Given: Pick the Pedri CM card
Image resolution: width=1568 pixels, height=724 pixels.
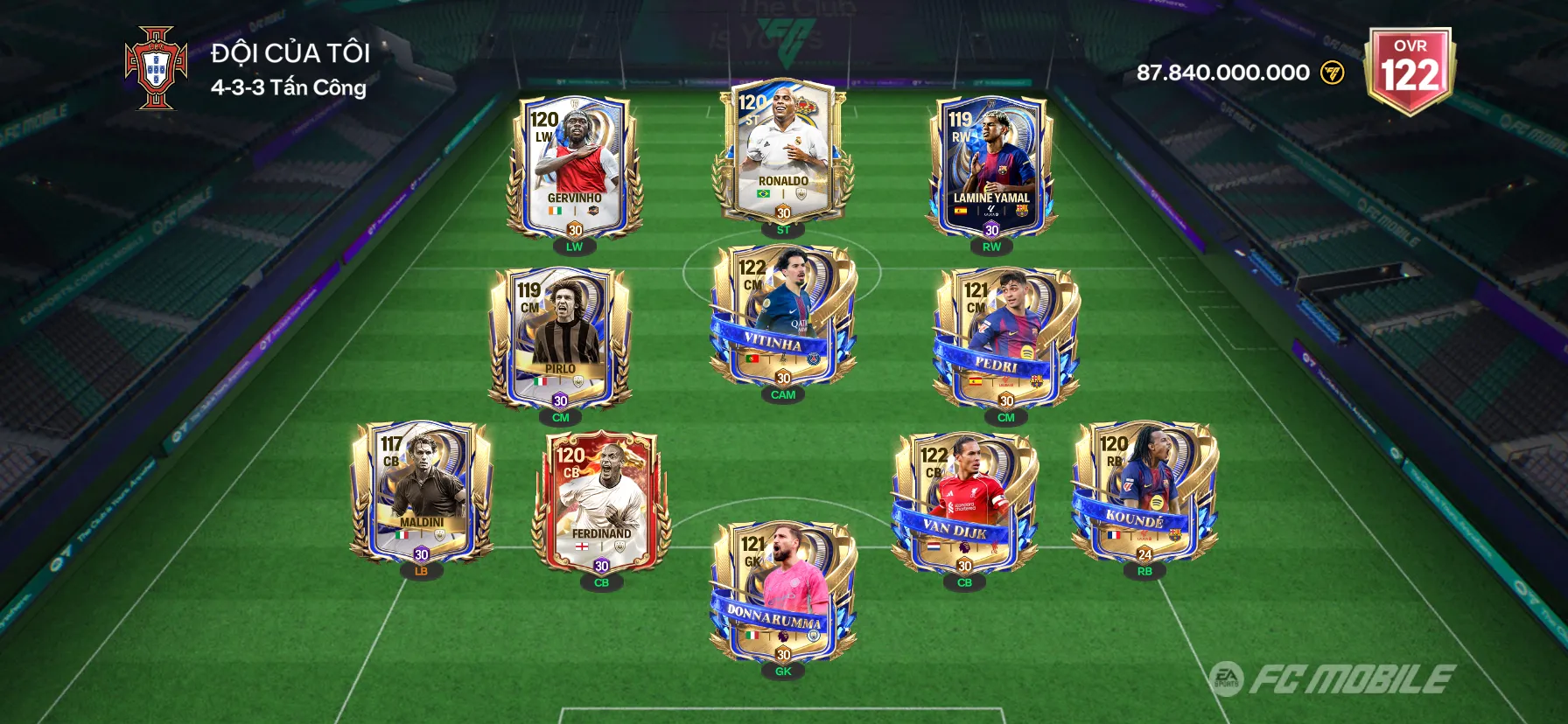Looking at the screenshot, I should click(x=1006, y=338).
